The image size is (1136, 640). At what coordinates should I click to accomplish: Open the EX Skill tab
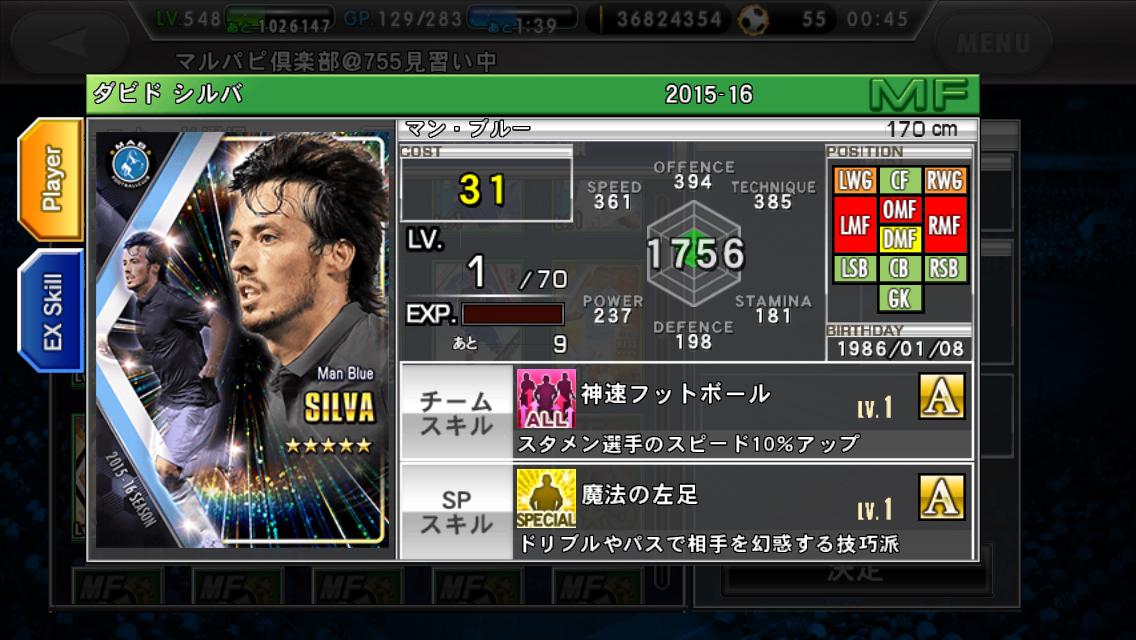click(x=50, y=311)
